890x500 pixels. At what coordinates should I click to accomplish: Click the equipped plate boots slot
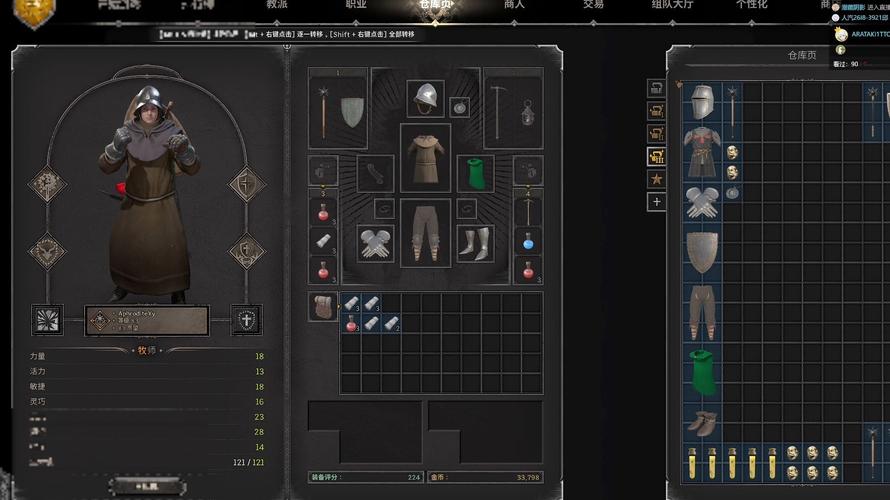click(x=476, y=243)
